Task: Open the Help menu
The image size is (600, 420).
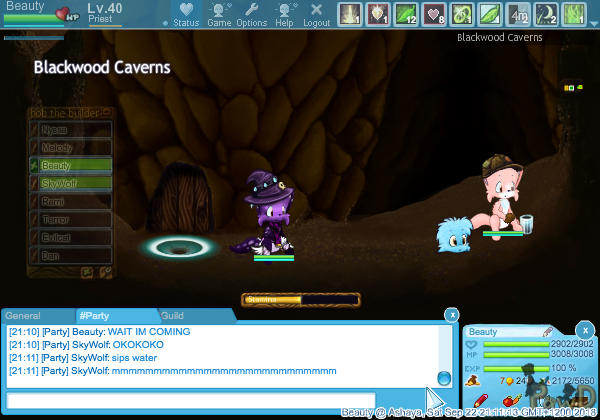Action: [x=284, y=14]
